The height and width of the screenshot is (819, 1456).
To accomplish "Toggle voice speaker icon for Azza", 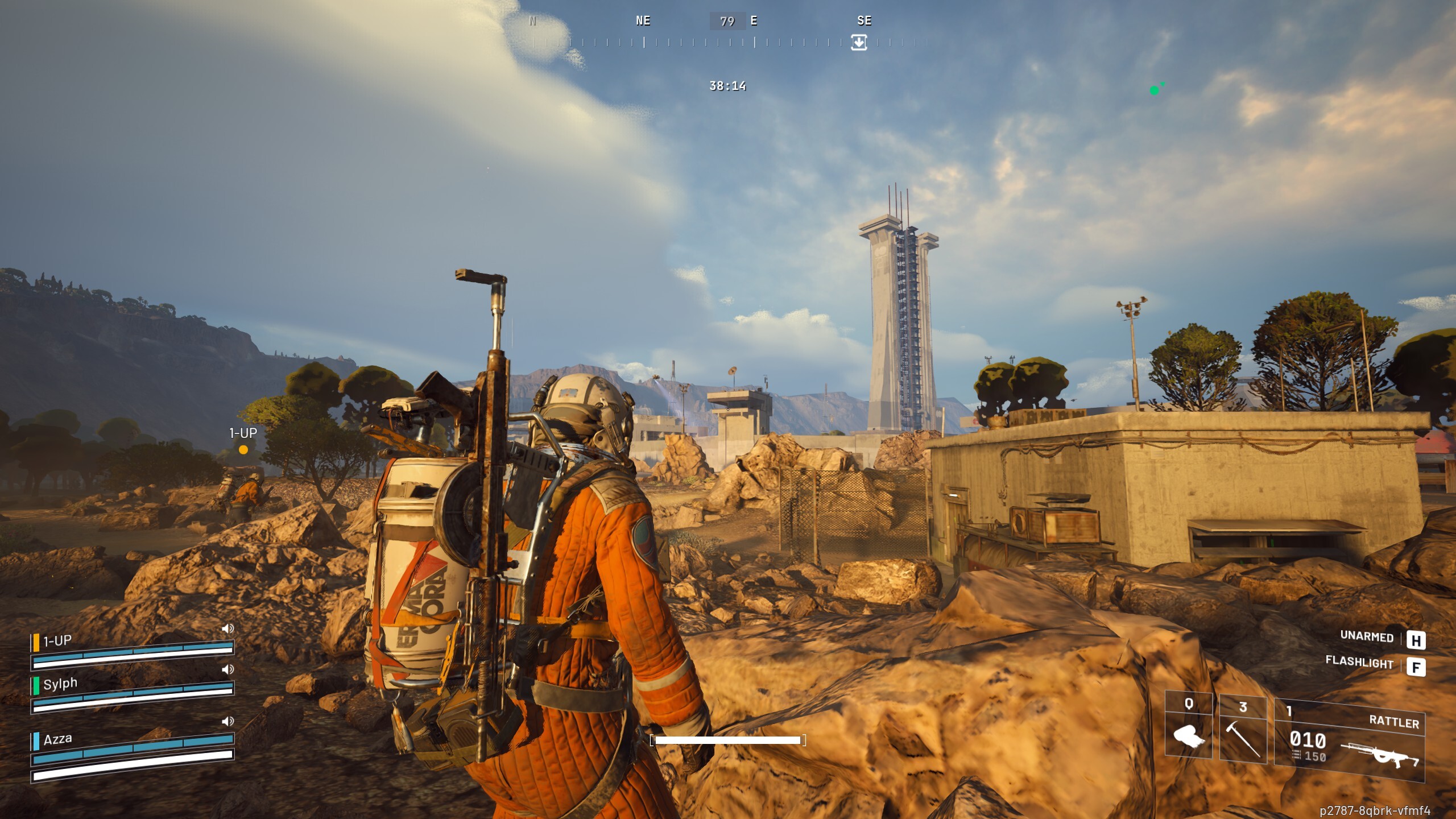I will [x=227, y=721].
